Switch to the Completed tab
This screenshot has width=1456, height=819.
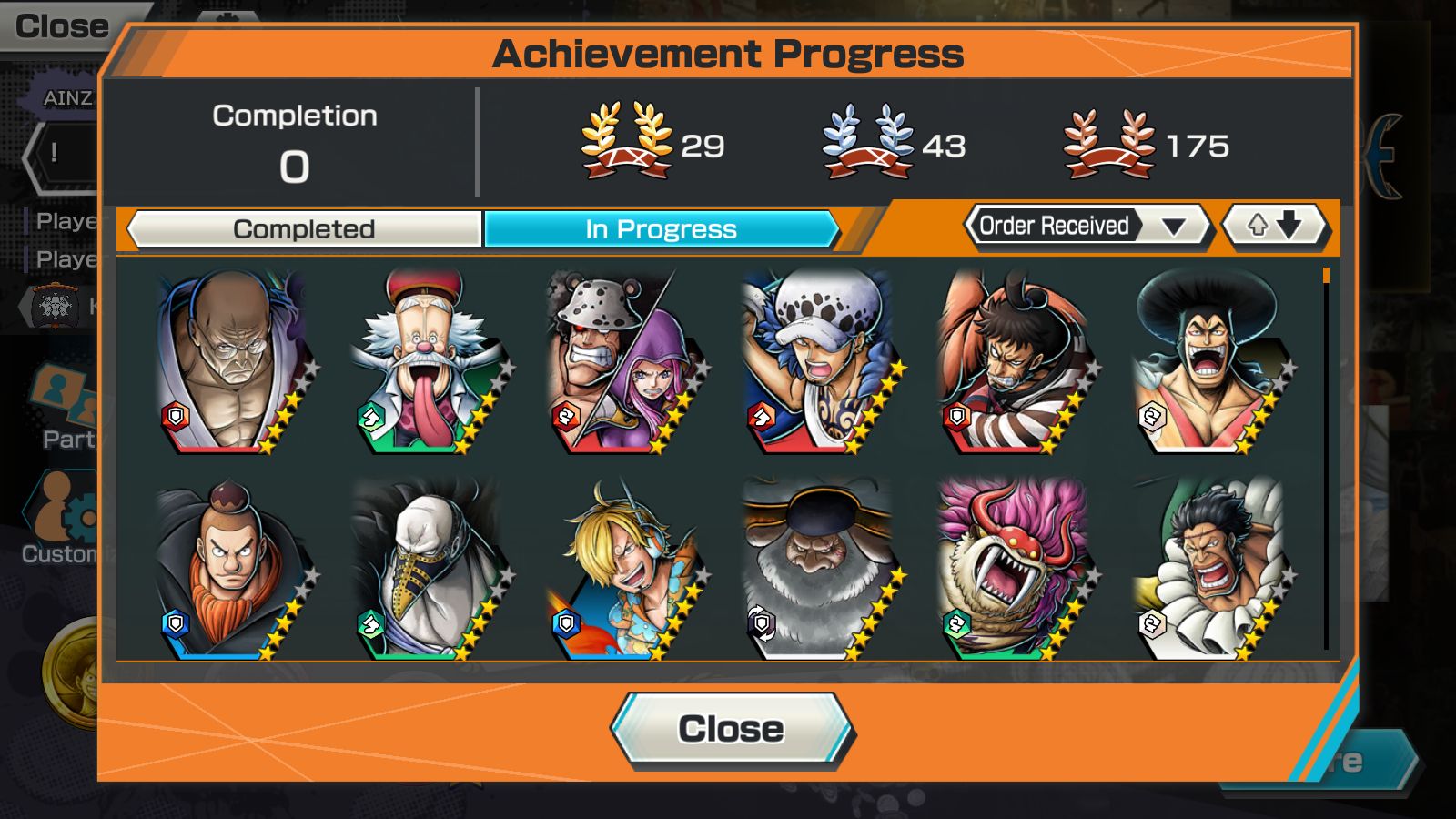304,229
